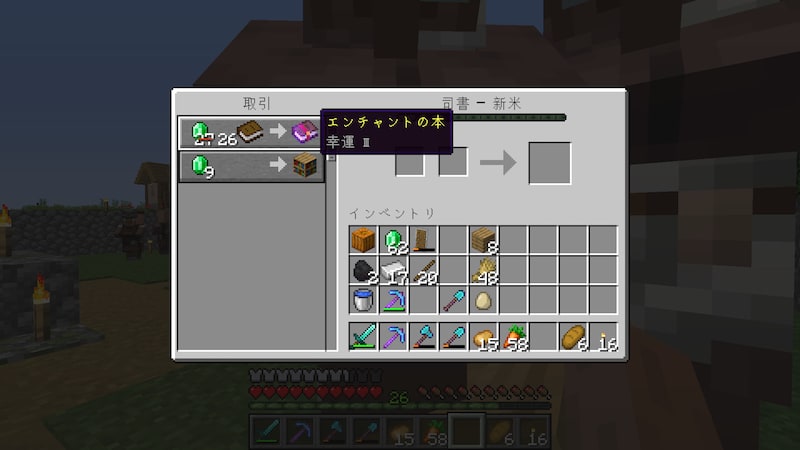Select the 15 baked potatoes in the inventory panel

[483, 337]
